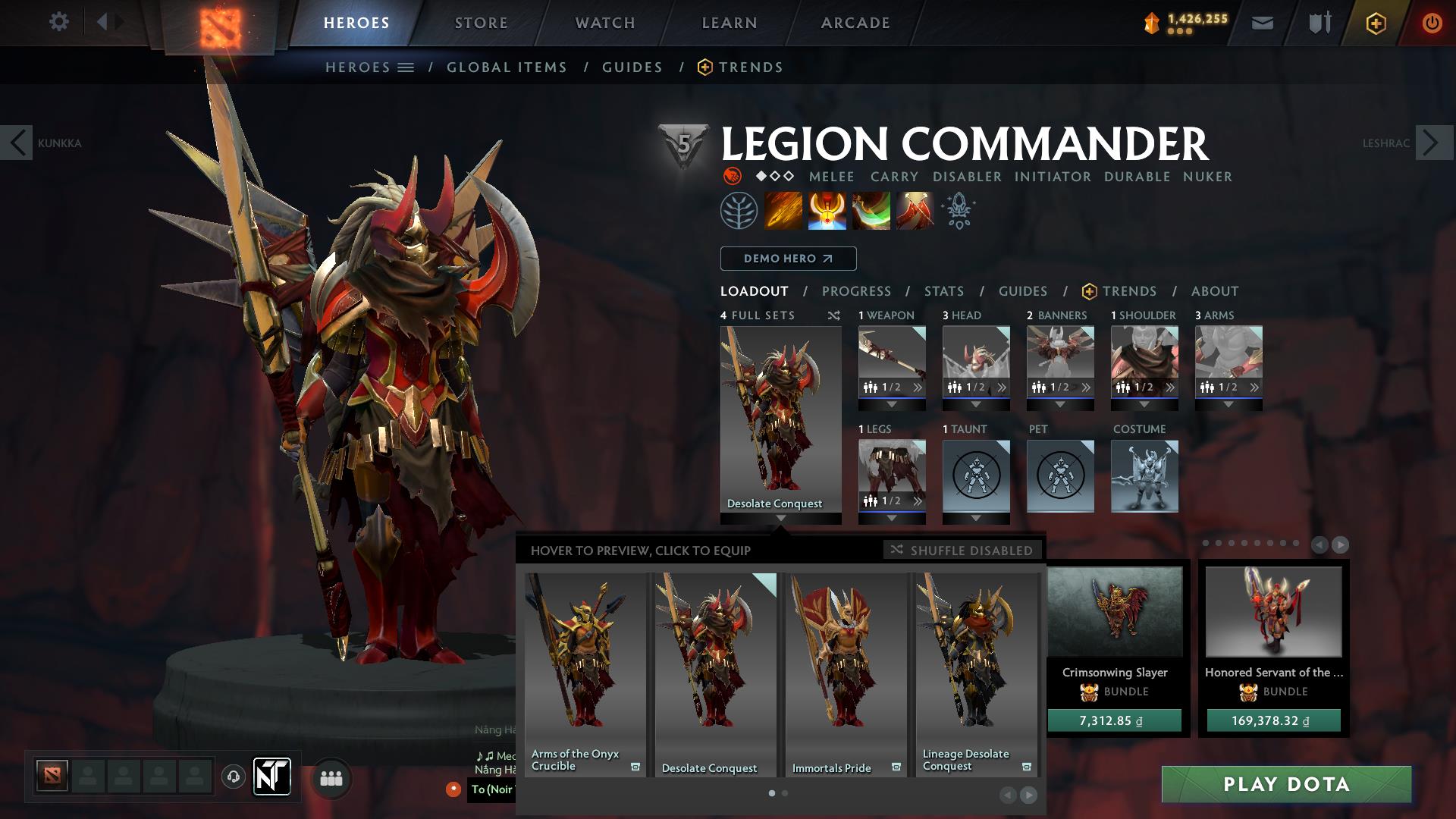Expand the equipped Desolate Conquest set dropdown
1456x819 pixels.
pyautogui.click(x=783, y=518)
